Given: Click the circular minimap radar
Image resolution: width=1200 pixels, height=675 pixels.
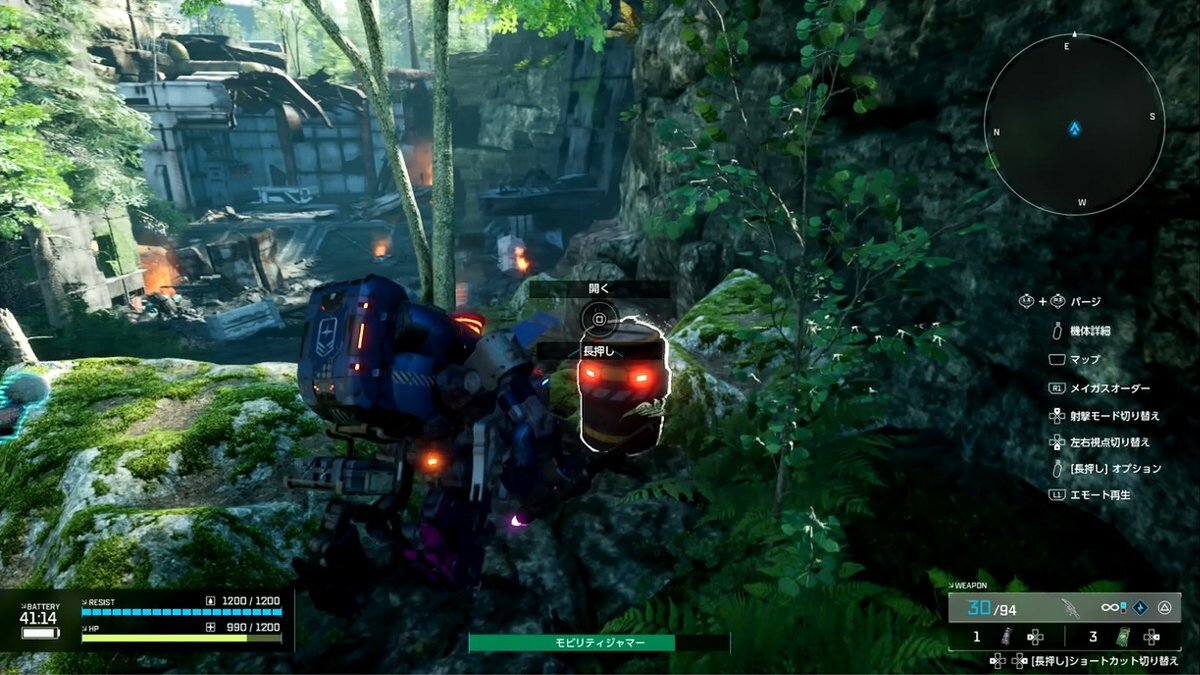Looking at the screenshot, I should pyautogui.click(x=1074, y=121).
